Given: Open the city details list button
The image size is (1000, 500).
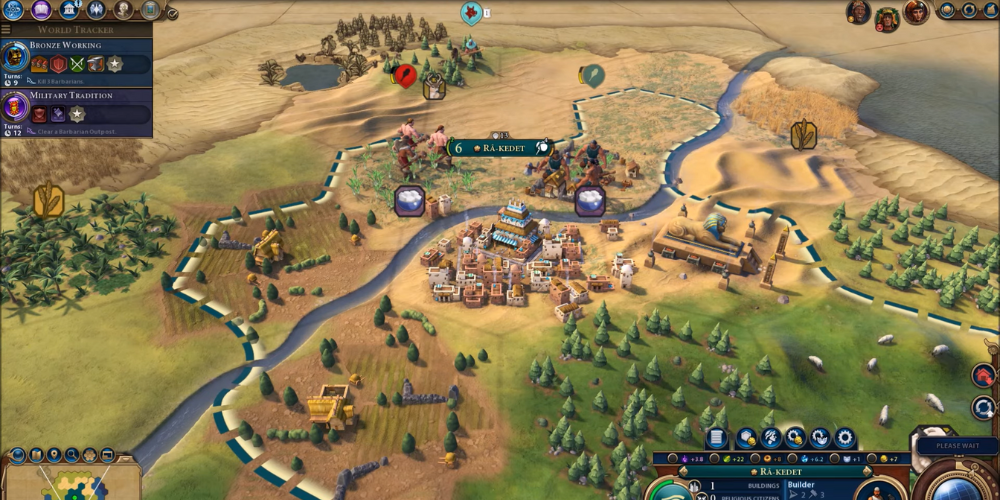Looking at the screenshot, I should click(716, 437).
